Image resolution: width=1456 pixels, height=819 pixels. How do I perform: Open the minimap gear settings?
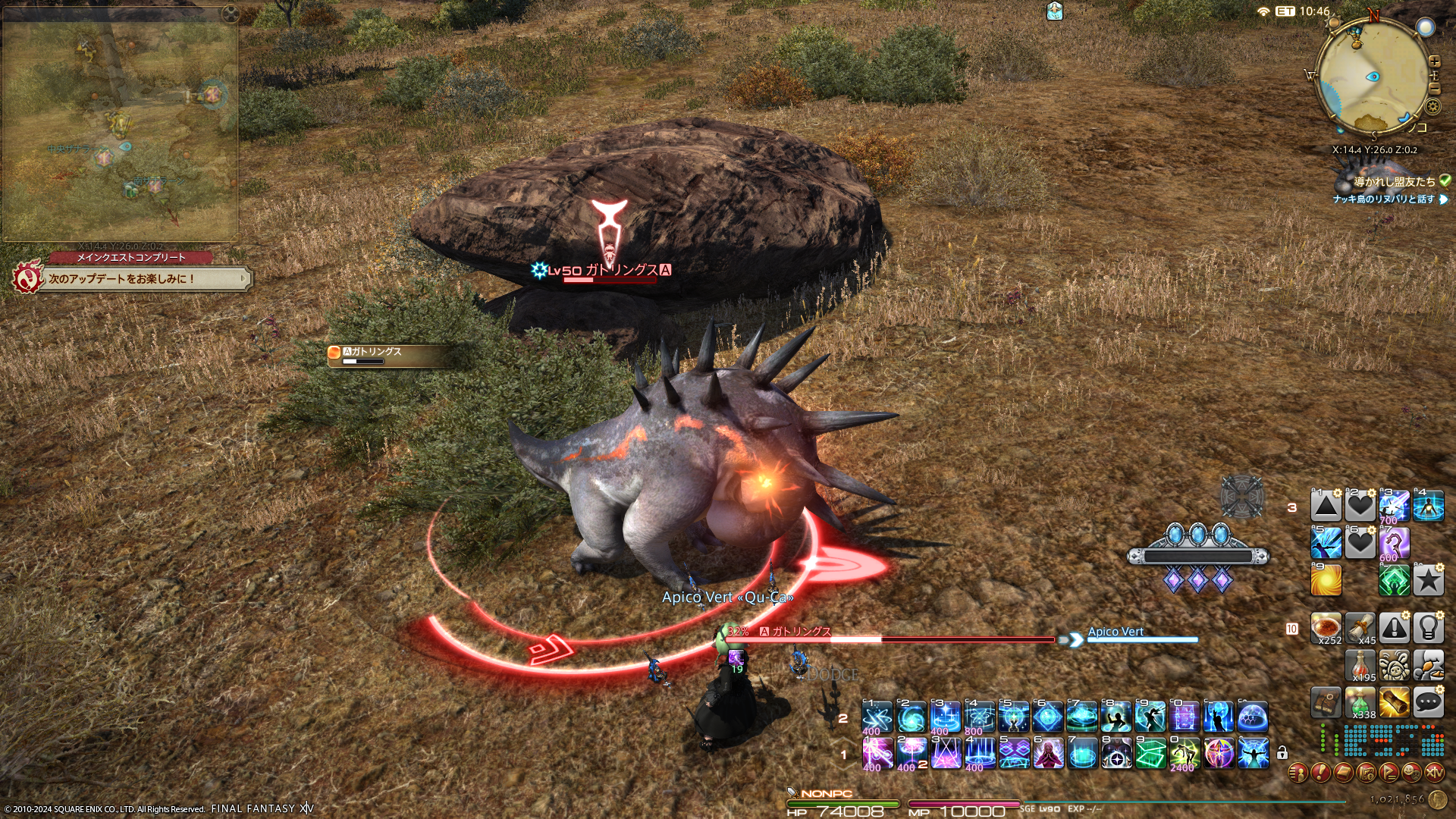1433,106
